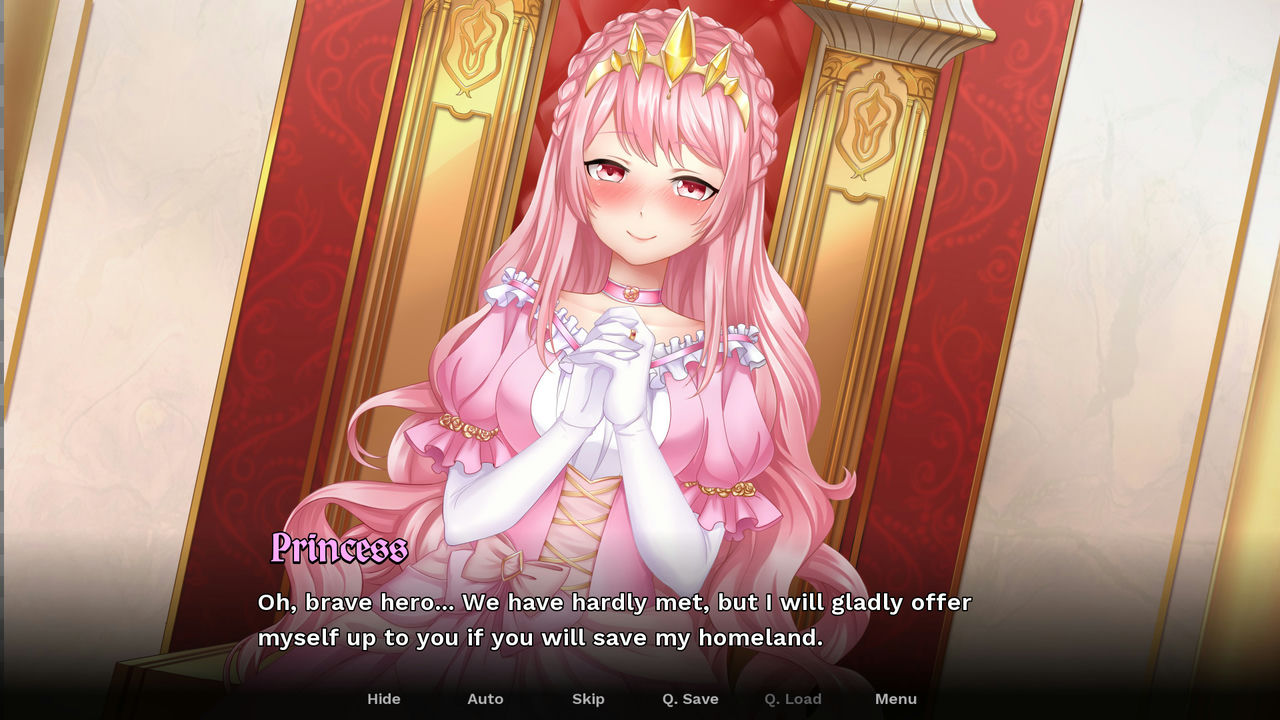Quick load the last save with Q. Load
1280x720 pixels.
point(792,699)
